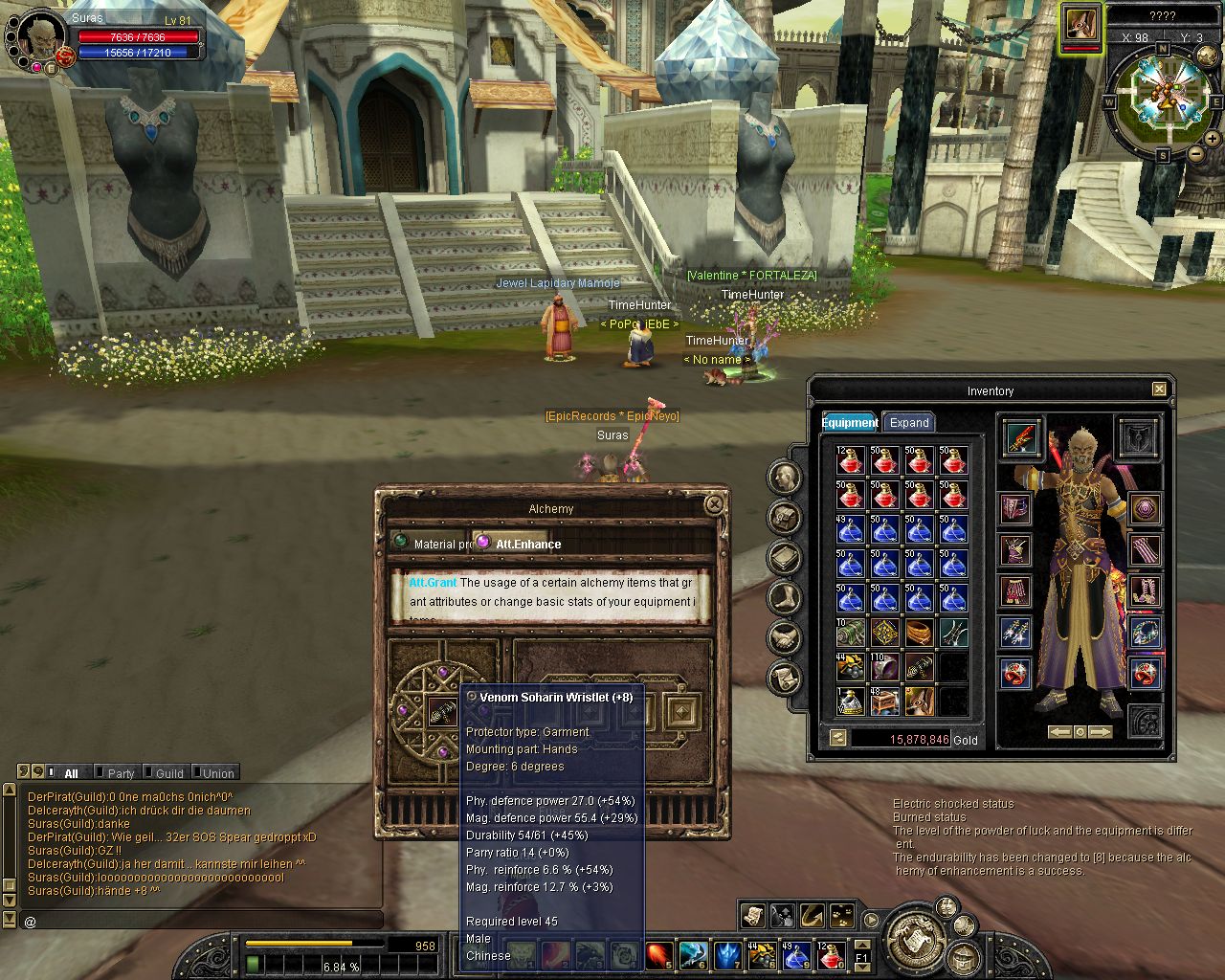Open the Union chat tab
Image resolution: width=1225 pixels, height=980 pixels.
point(217,773)
